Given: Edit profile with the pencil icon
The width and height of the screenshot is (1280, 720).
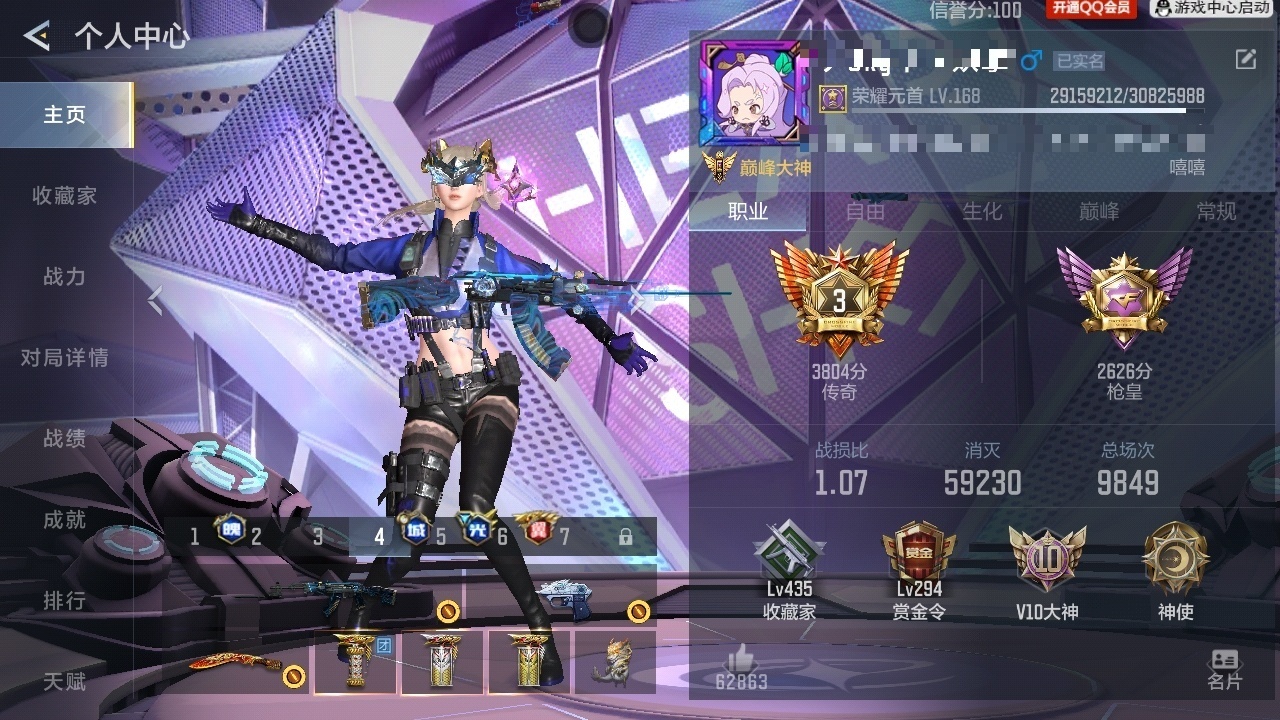Looking at the screenshot, I should (1245, 60).
